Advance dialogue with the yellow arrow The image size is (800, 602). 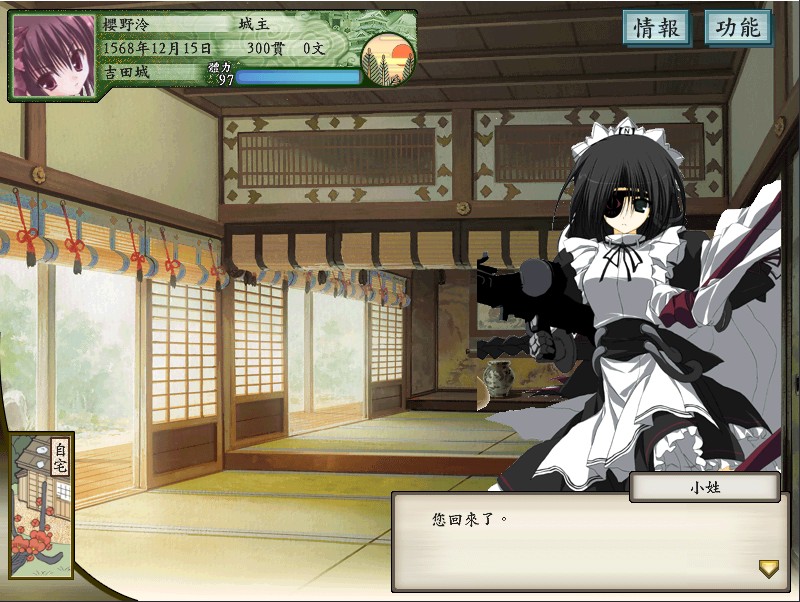[x=768, y=569]
